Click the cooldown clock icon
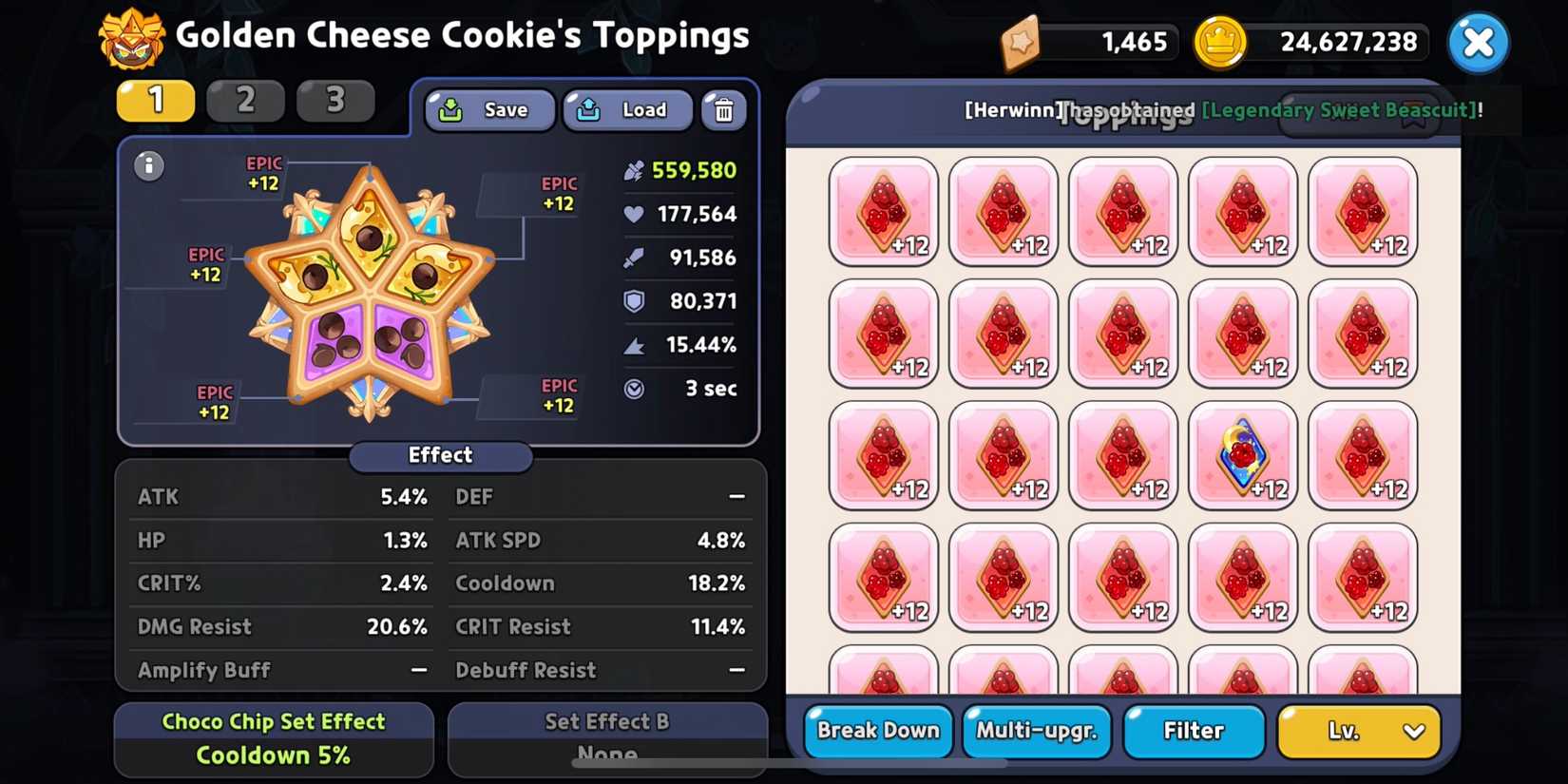Viewport: 1568px width, 784px height. pyautogui.click(x=634, y=388)
